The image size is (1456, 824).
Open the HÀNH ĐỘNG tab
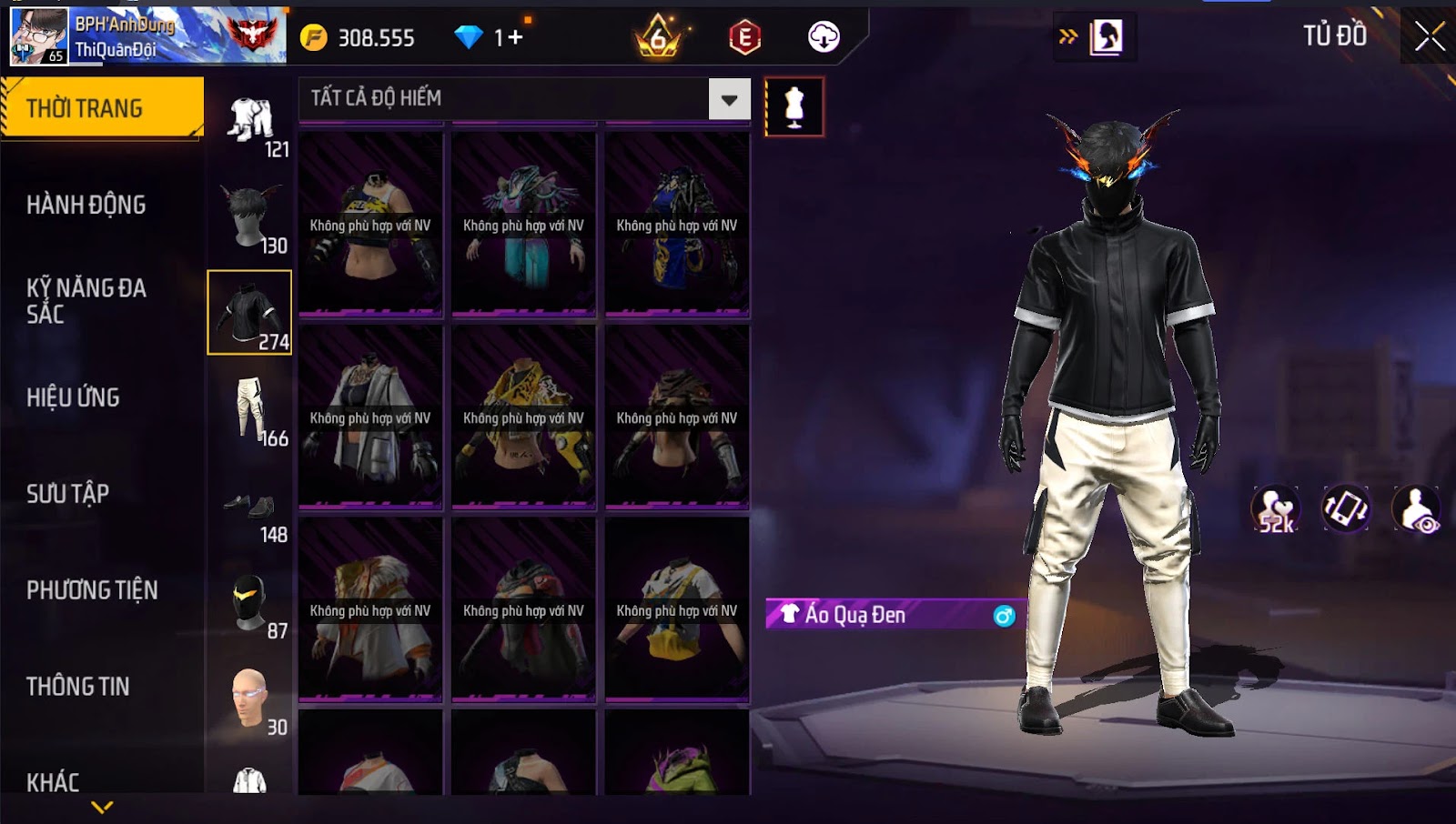(x=86, y=205)
